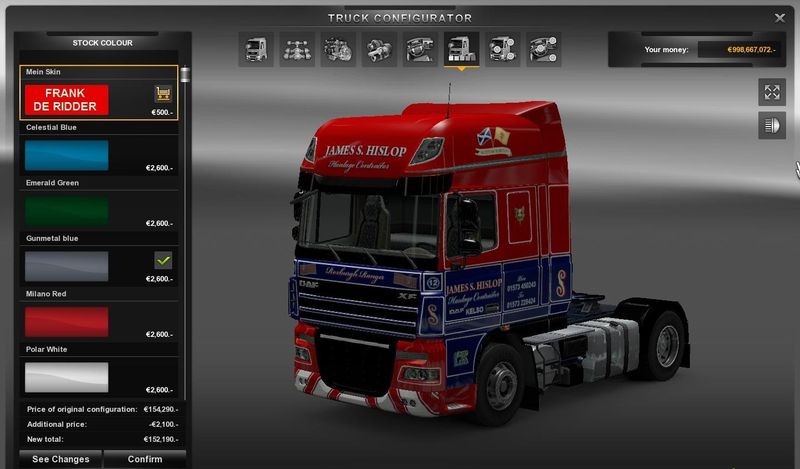The height and width of the screenshot is (469, 800).
Task: Open the interior steering wheel tab
Action: (x=420, y=49)
